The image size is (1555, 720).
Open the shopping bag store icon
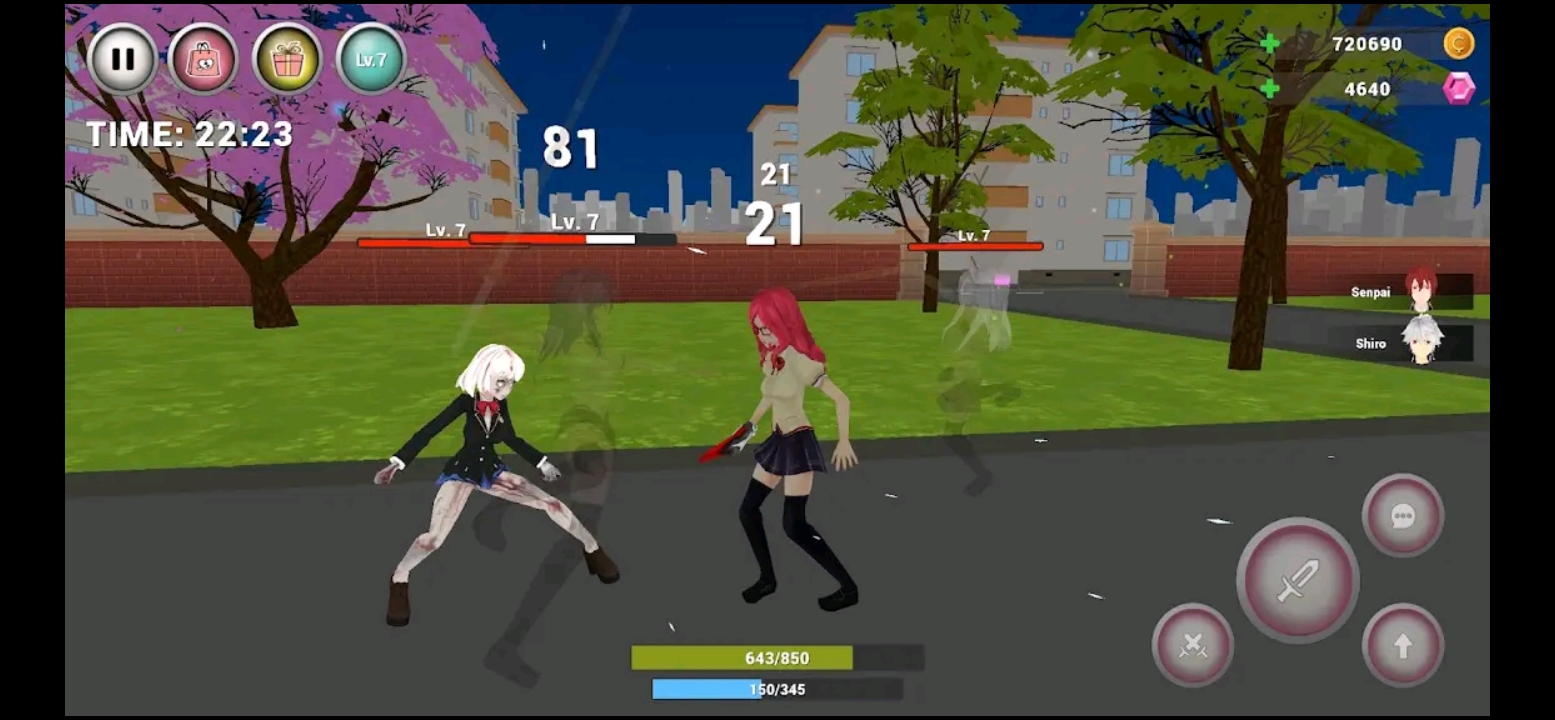click(x=205, y=56)
